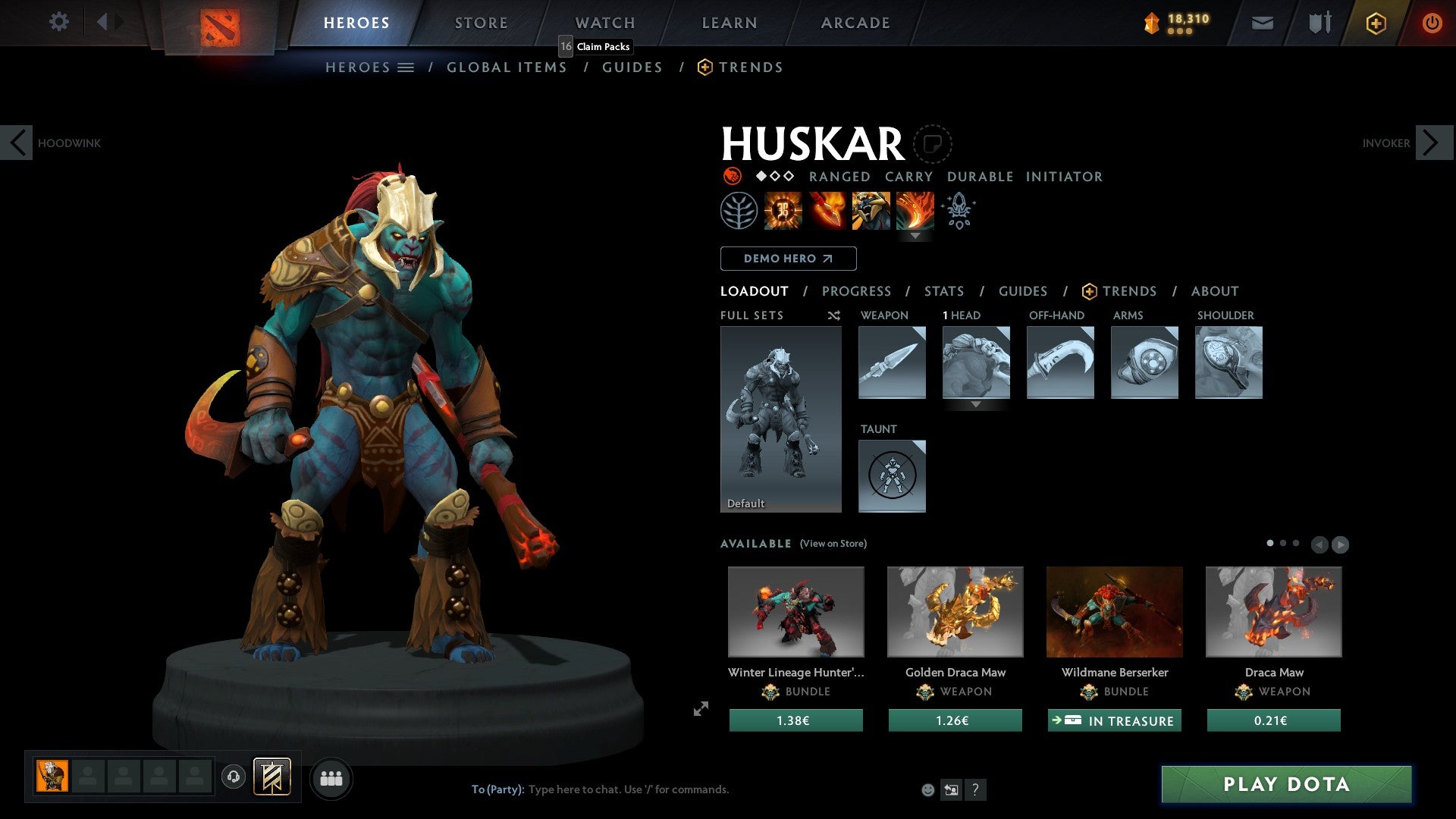The height and width of the screenshot is (819, 1456).
Task: Open the ARCADE menu
Action: [855, 22]
